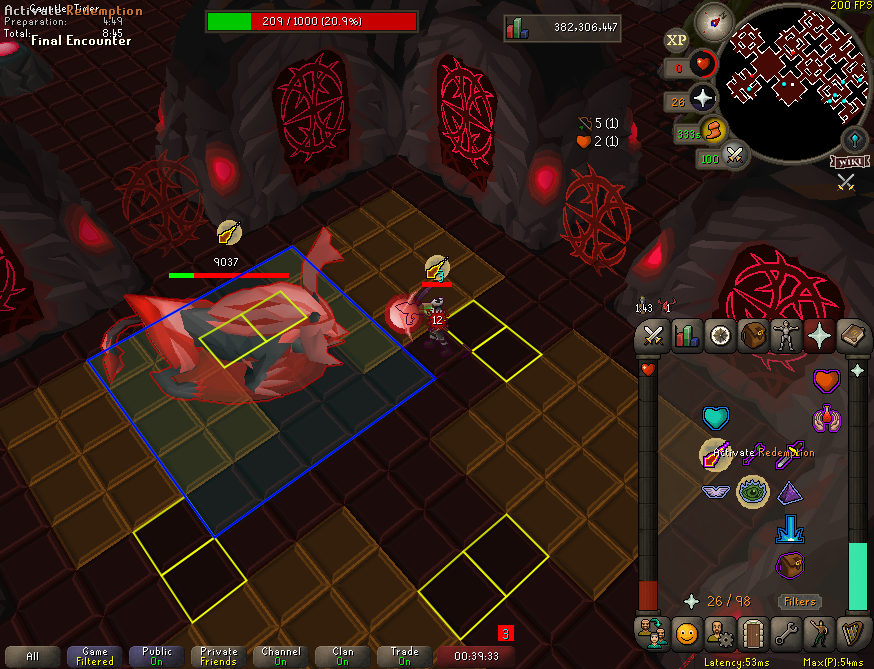The image size is (874, 669).
Task: Select the Game chat filter tab
Action: coord(95,656)
